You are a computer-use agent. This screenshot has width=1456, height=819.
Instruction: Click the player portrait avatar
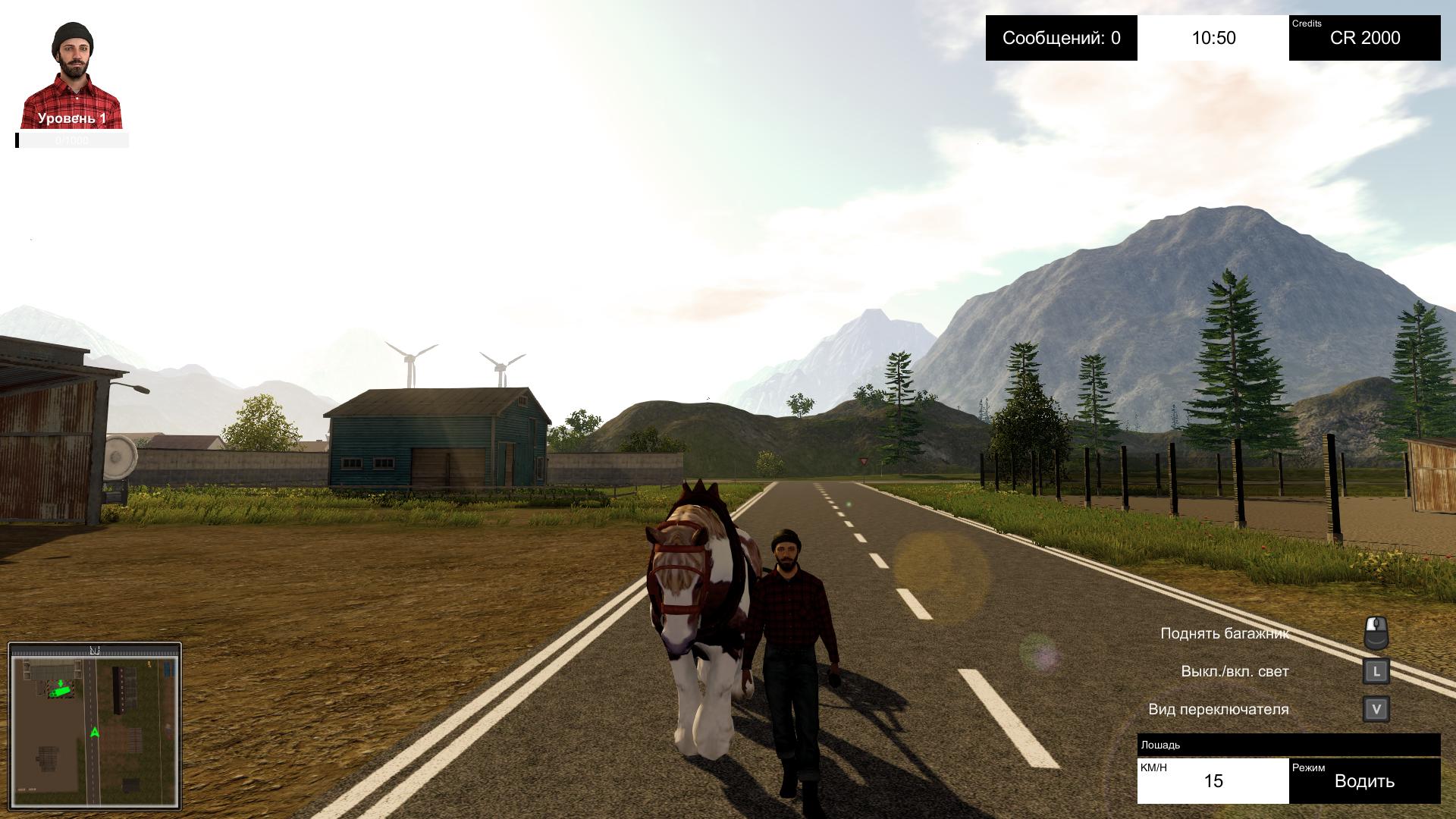73,76
